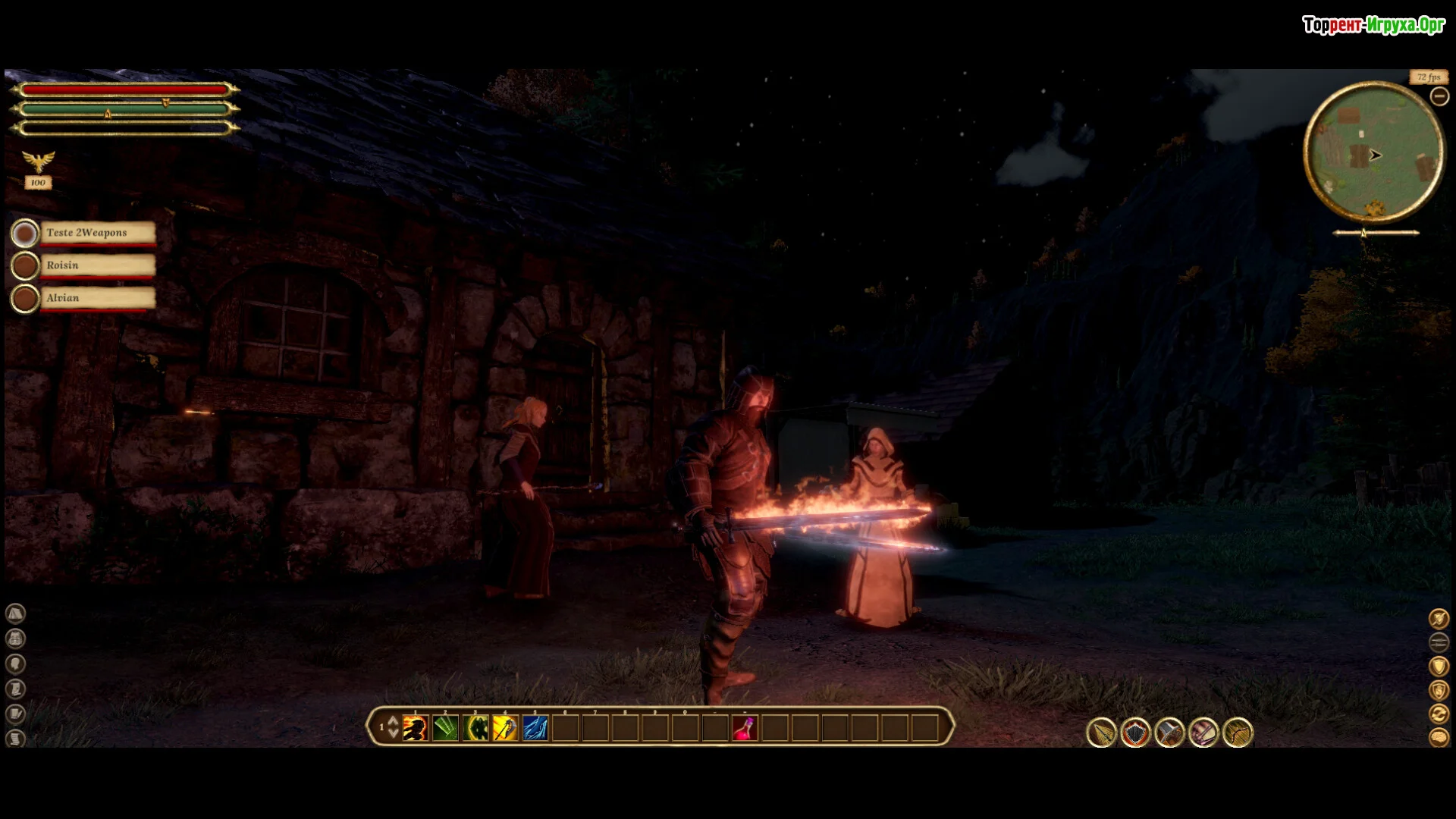Trigger the axe strike ability
The width and height of the screenshot is (1456, 819).
505,729
